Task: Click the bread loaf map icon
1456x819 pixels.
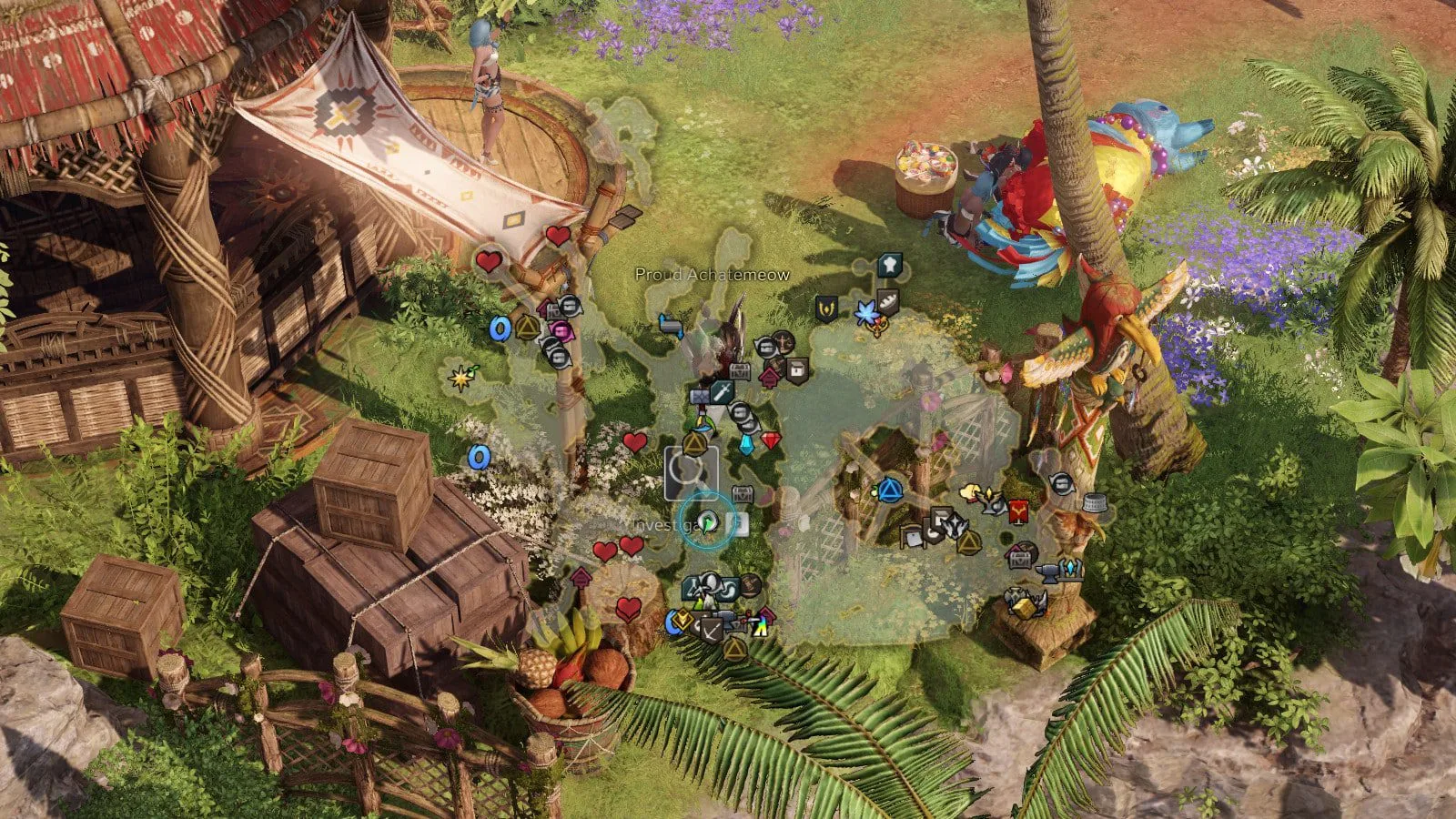Action: (888, 302)
